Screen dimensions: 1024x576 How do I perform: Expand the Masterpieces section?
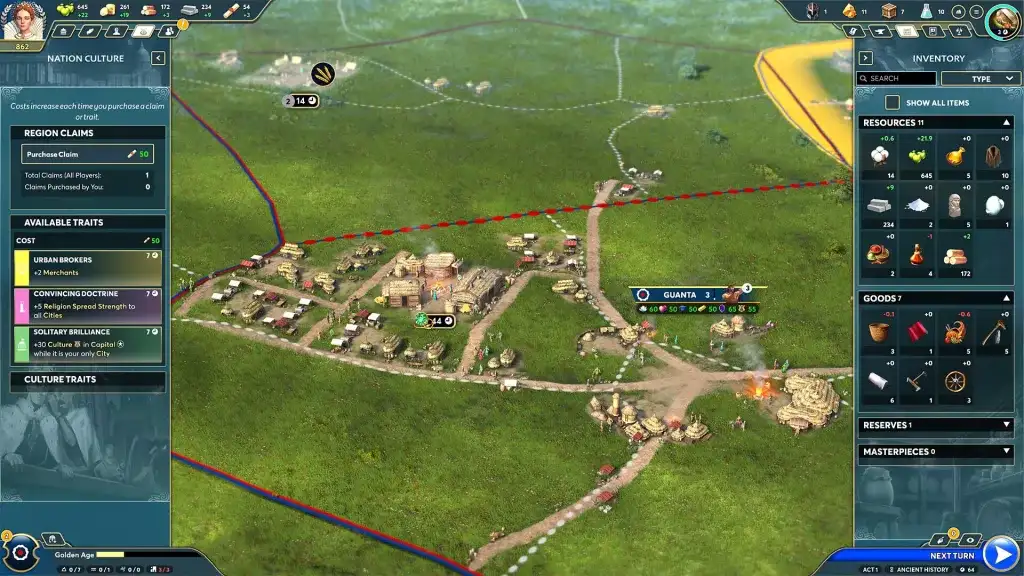pyautogui.click(x=1006, y=451)
